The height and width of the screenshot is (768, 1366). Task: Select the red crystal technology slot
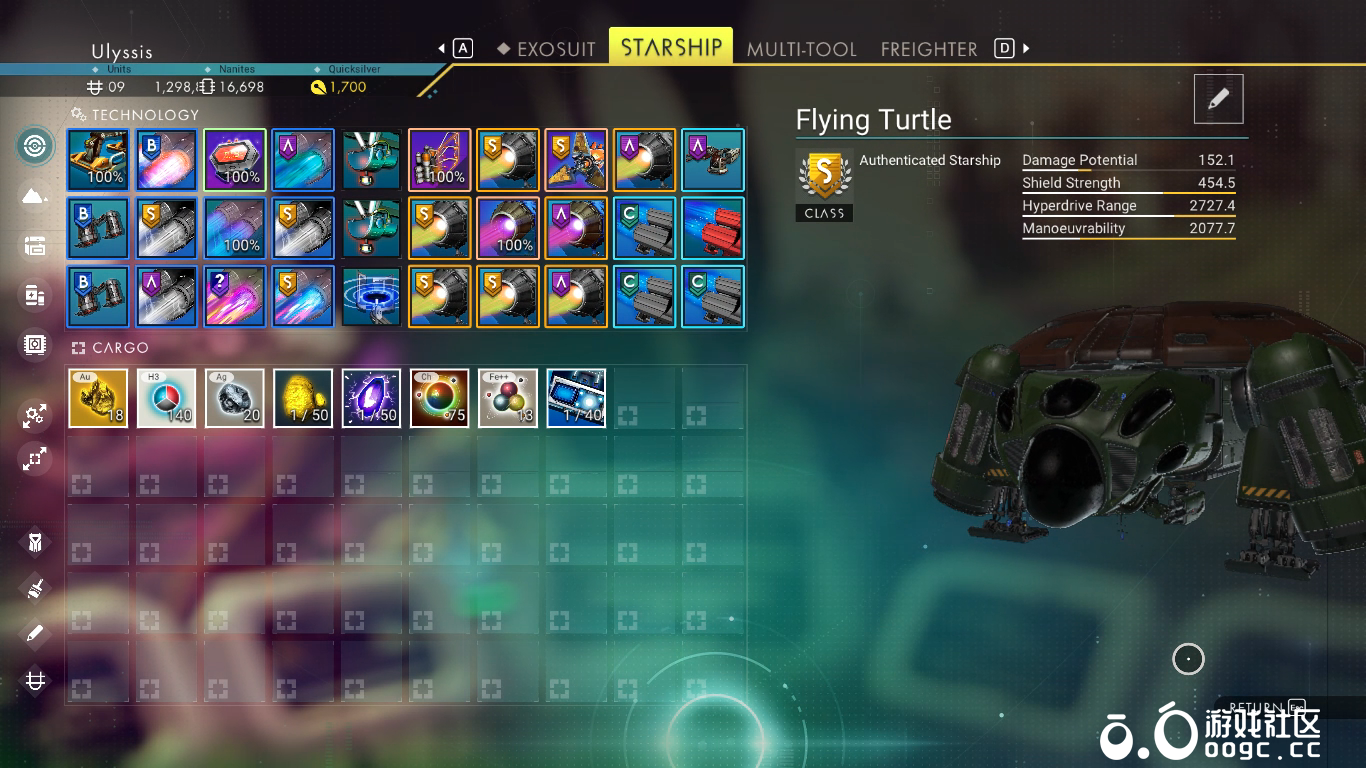click(235, 160)
